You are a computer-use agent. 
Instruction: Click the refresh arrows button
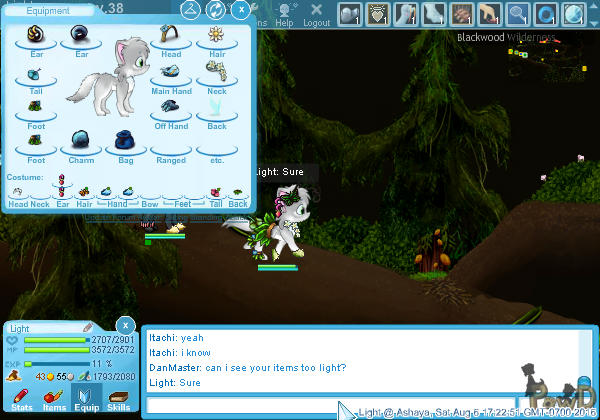[x=215, y=10]
